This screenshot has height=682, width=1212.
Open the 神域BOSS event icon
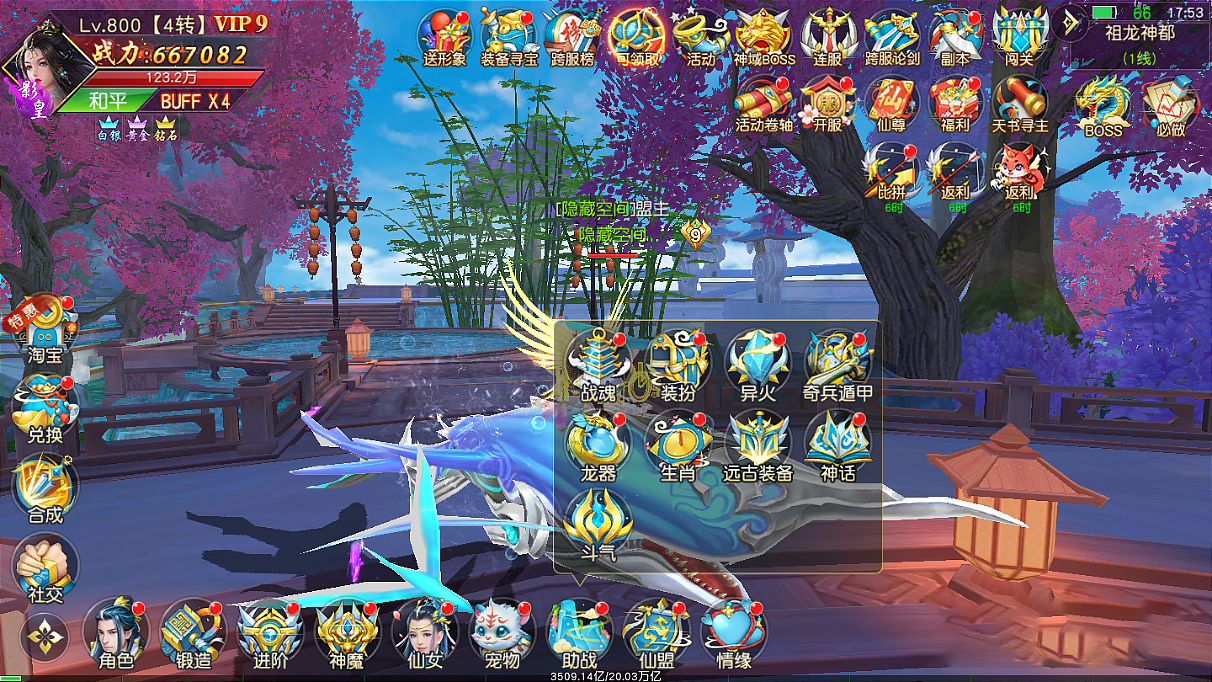click(x=764, y=36)
